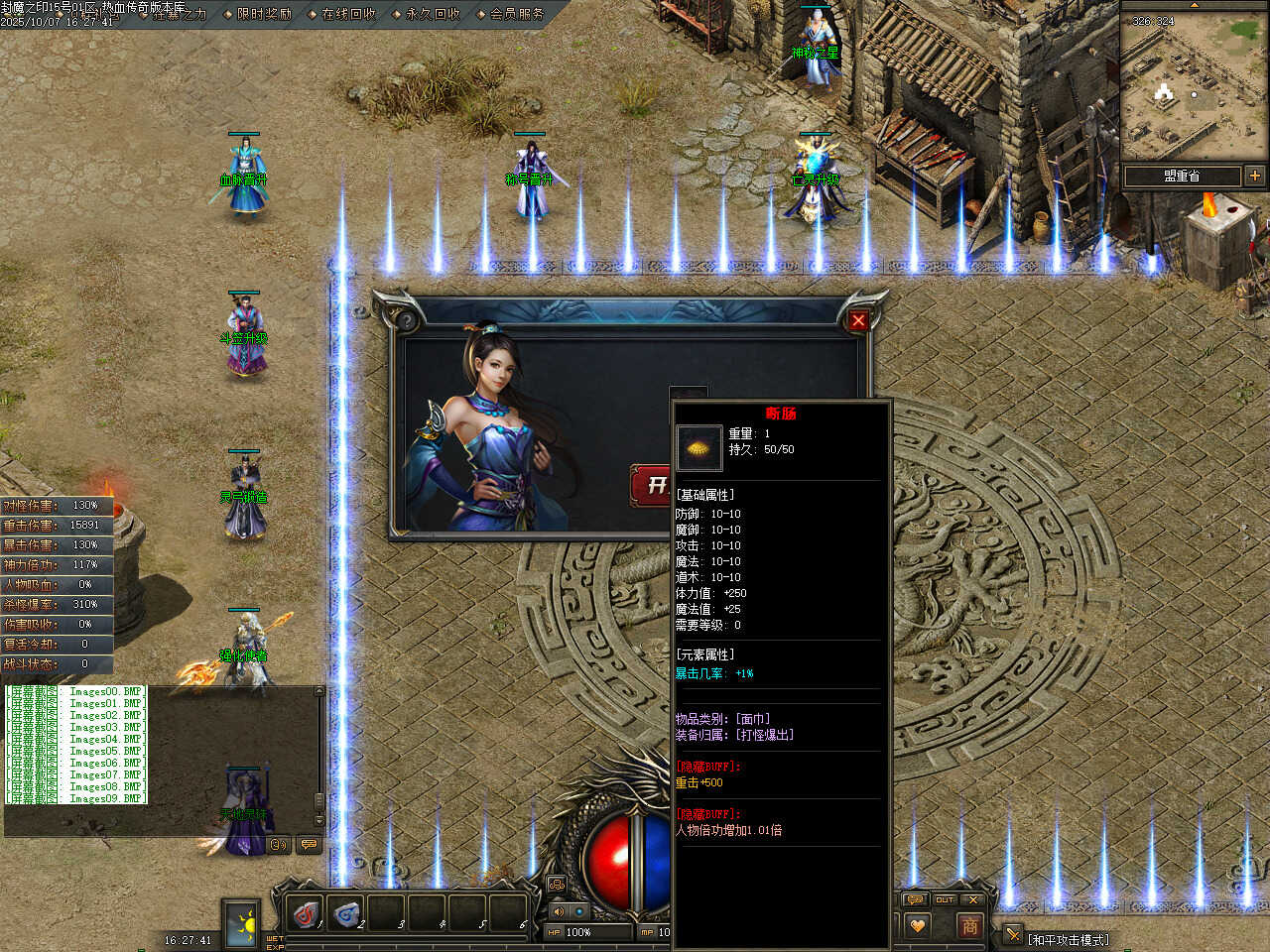Close the dialog with the red X
Screen dimensions: 1270x952
[858, 320]
